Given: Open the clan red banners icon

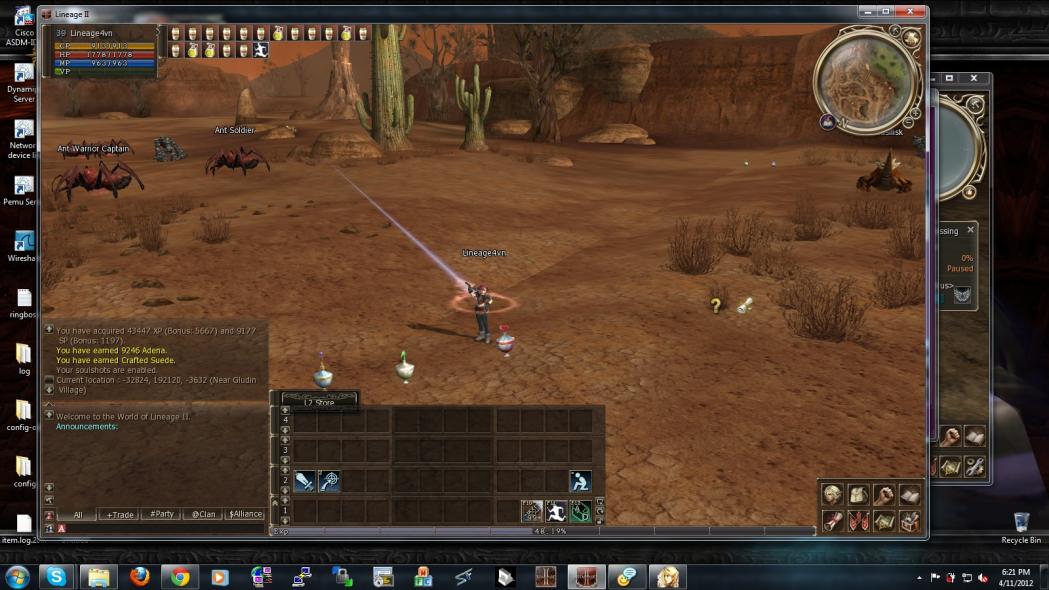Looking at the screenshot, I should [x=858, y=521].
